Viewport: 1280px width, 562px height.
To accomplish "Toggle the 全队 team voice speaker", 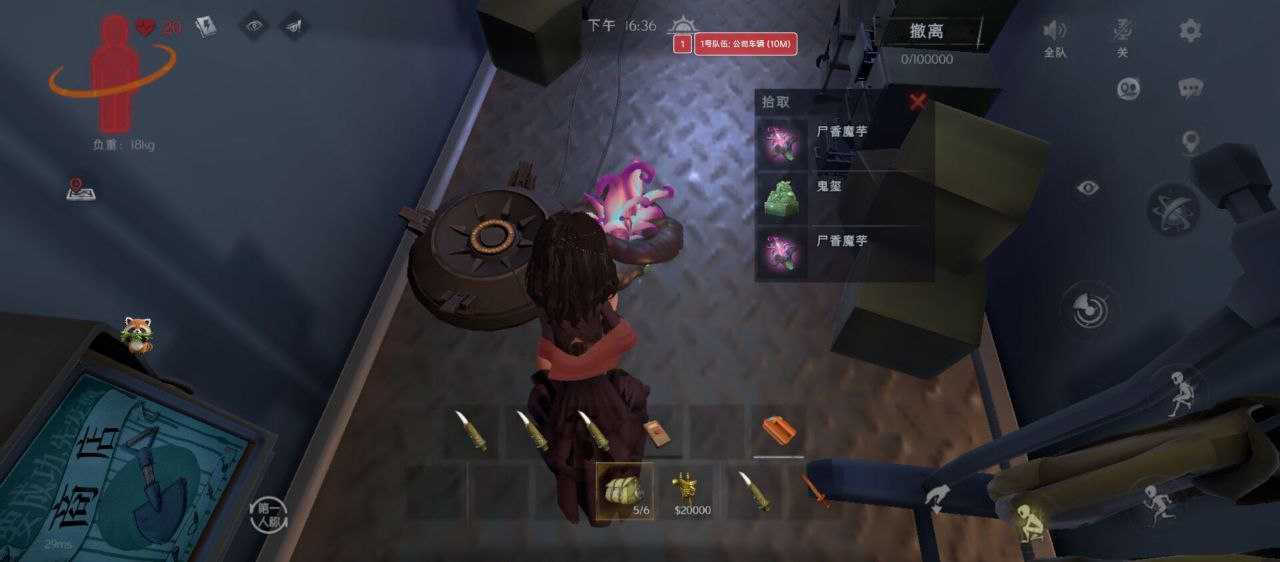I will pyautogui.click(x=1055, y=31).
